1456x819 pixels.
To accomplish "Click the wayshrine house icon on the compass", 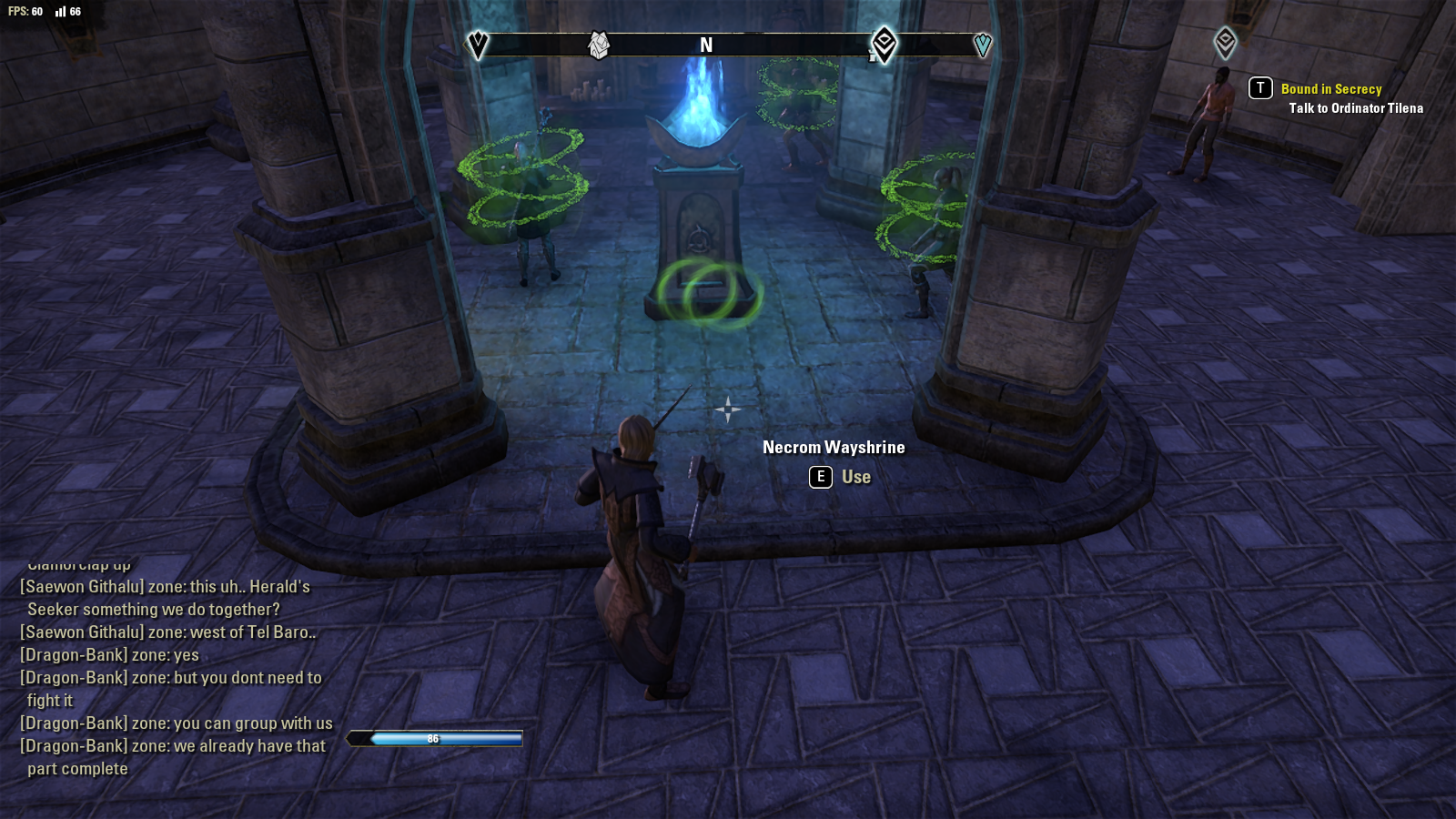I will [x=599, y=43].
